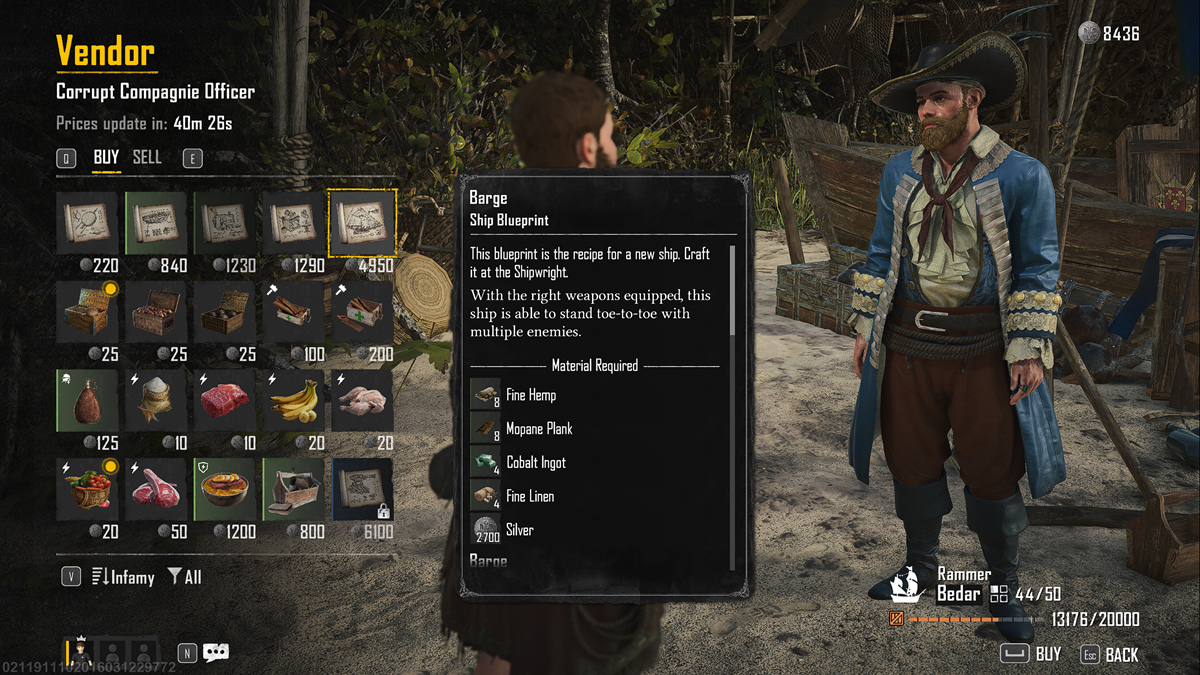Select the vegetable basket item slot

[90, 489]
